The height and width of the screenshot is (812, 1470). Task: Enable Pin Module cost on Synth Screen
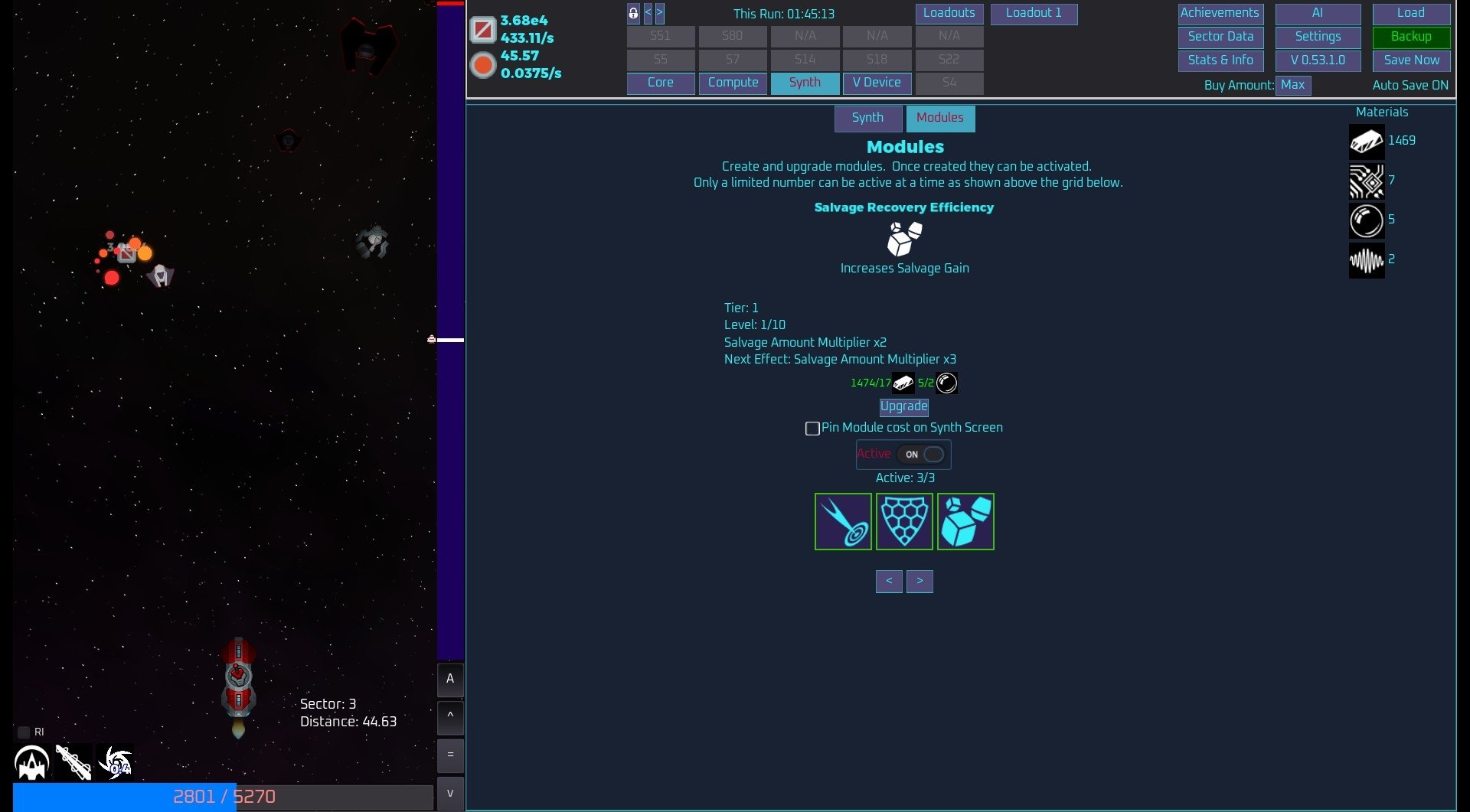pyautogui.click(x=812, y=429)
